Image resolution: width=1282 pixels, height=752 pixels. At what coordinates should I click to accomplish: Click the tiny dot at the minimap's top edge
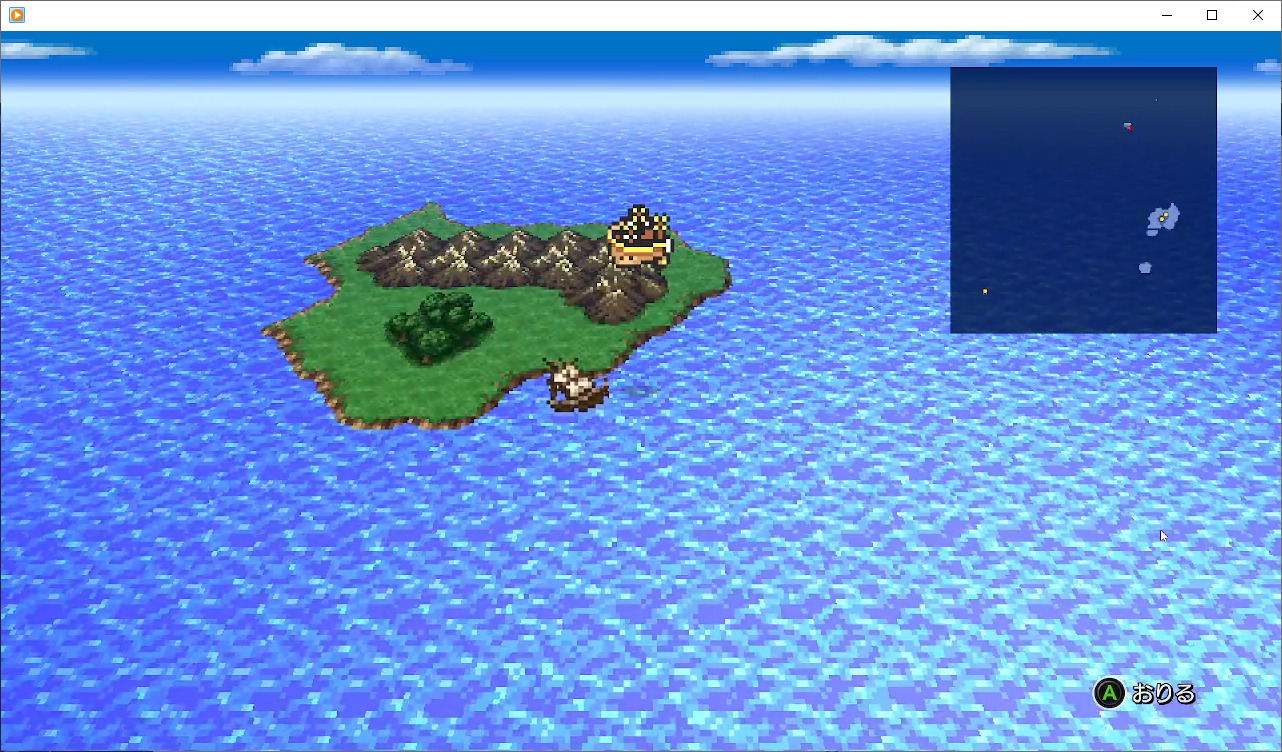1156,100
